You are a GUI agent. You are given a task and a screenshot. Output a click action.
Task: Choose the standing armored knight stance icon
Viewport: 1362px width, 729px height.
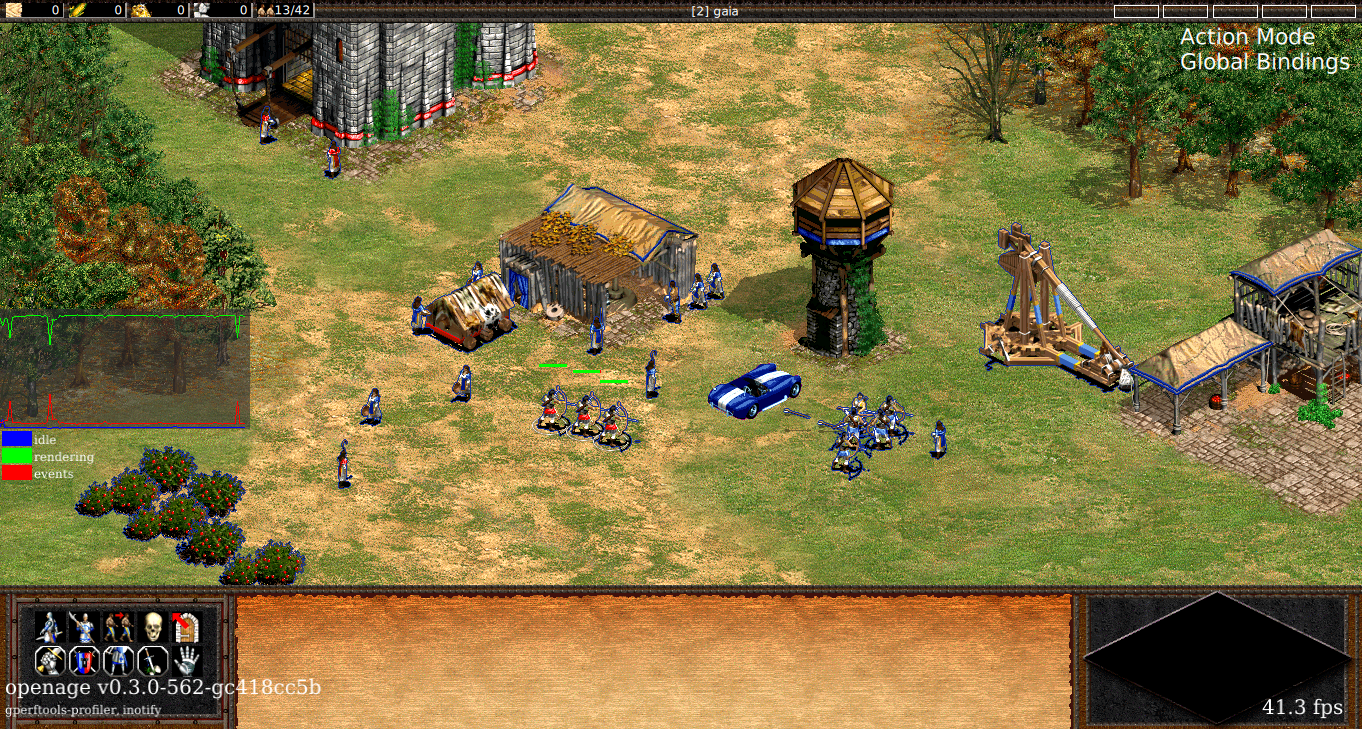click(118, 661)
